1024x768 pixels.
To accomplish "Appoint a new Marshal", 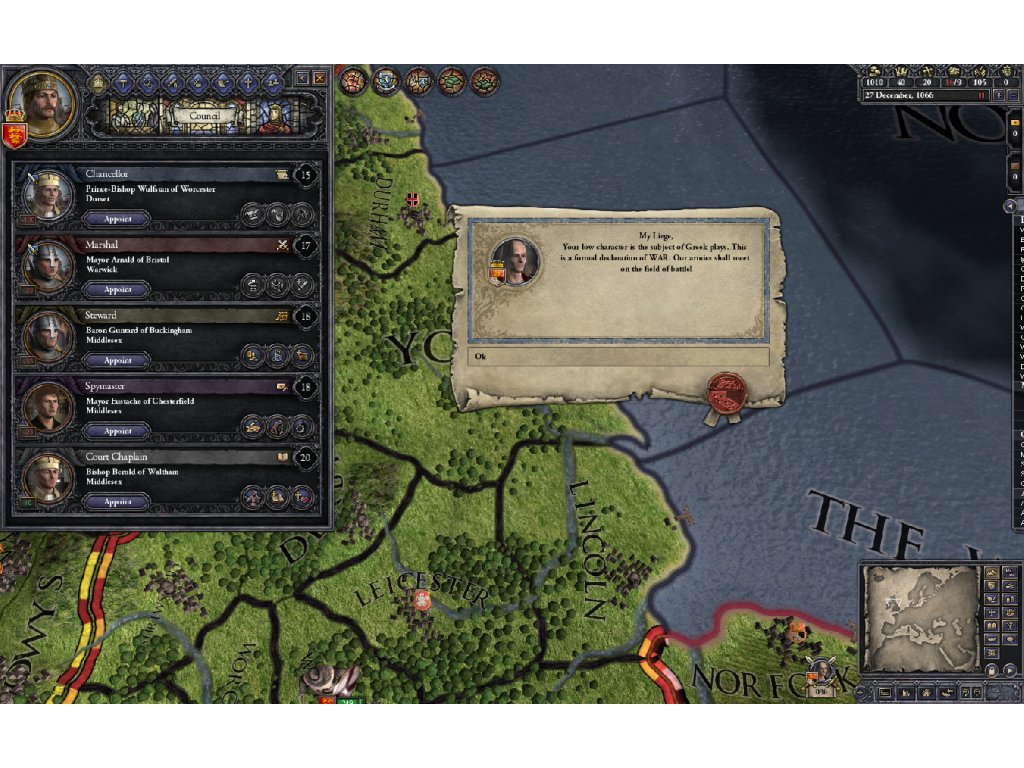I will point(118,289).
